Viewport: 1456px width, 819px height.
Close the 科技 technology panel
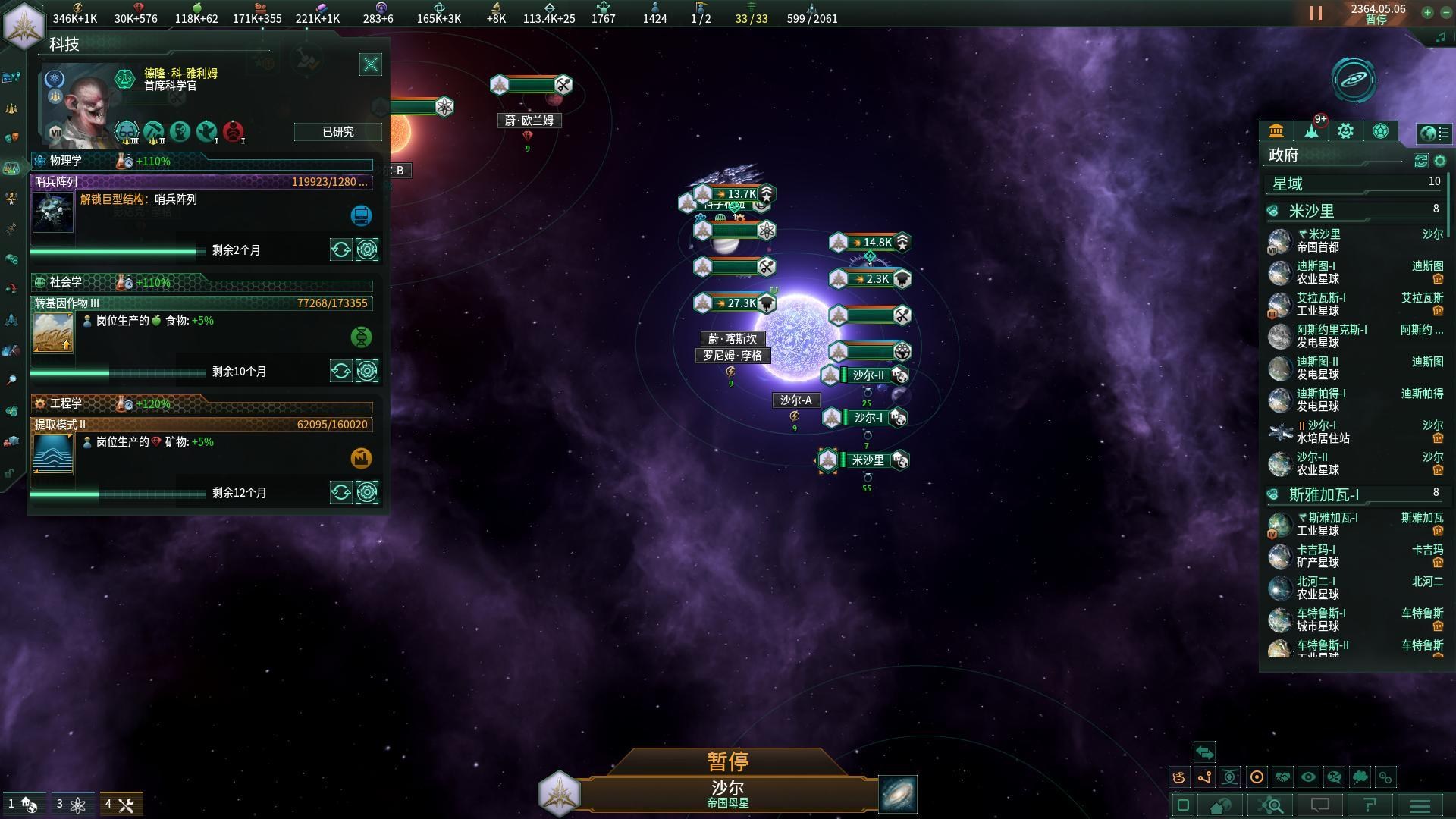[370, 65]
